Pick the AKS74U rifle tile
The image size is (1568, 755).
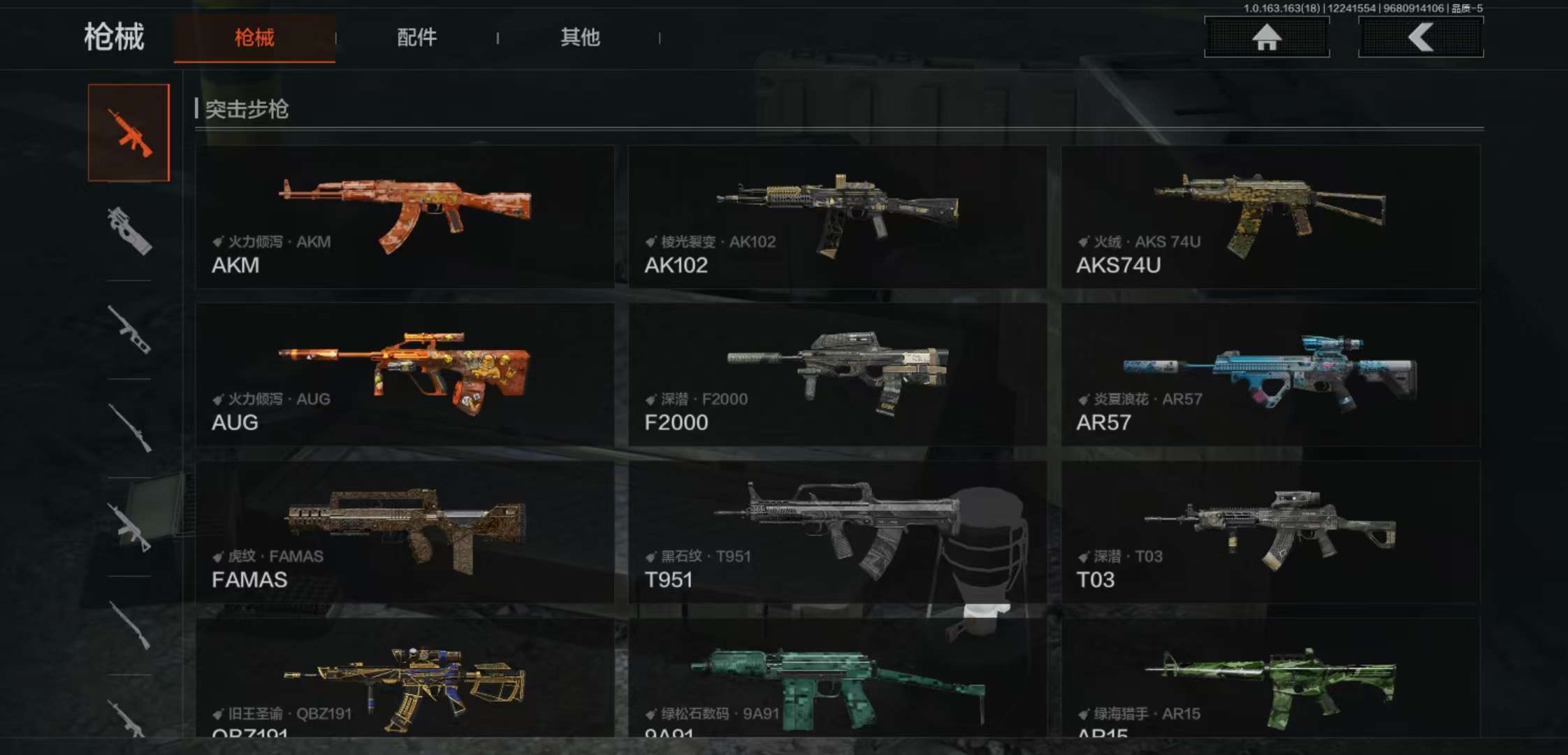point(1270,217)
